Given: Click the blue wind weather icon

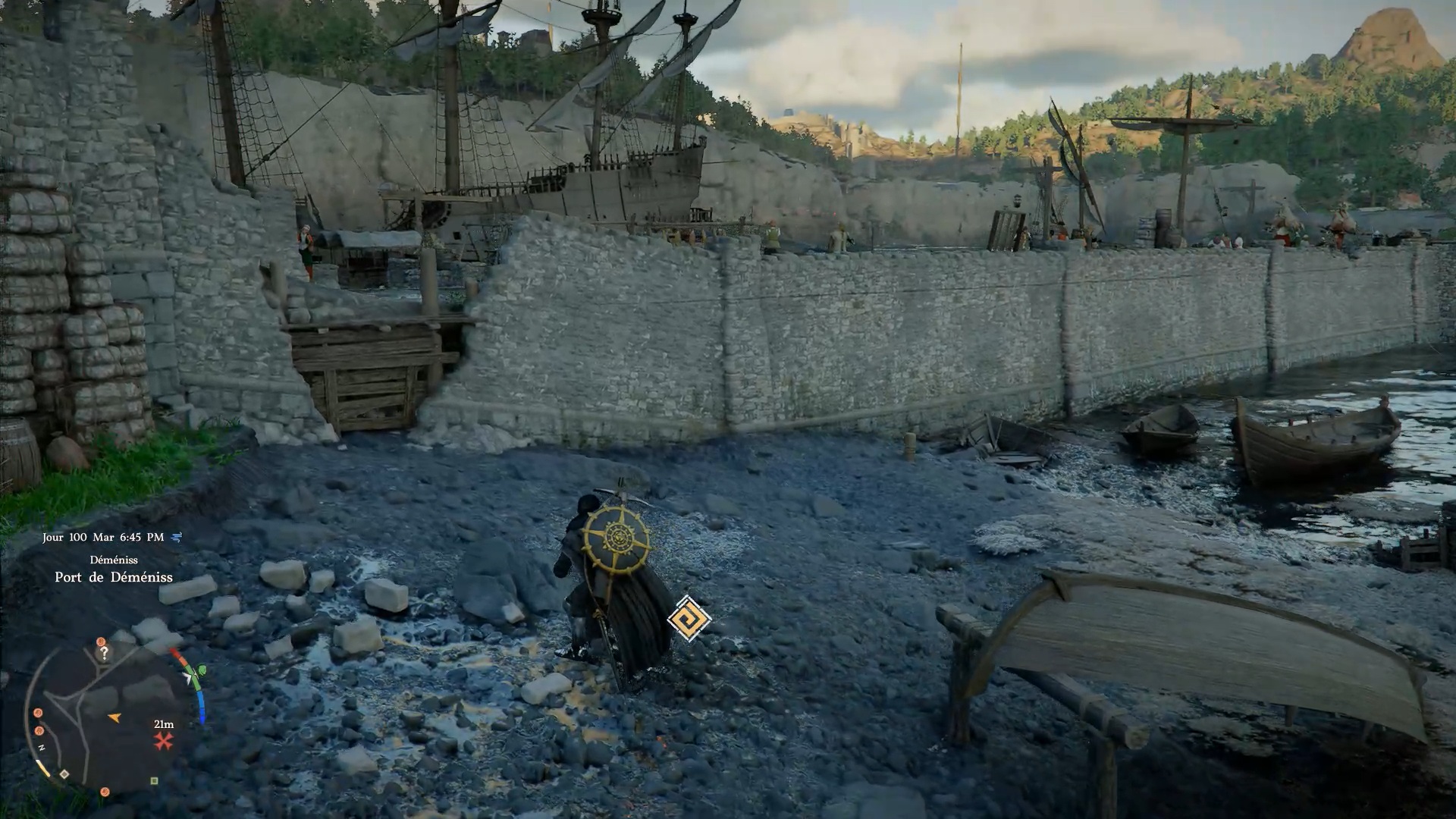Looking at the screenshot, I should (177, 538).
